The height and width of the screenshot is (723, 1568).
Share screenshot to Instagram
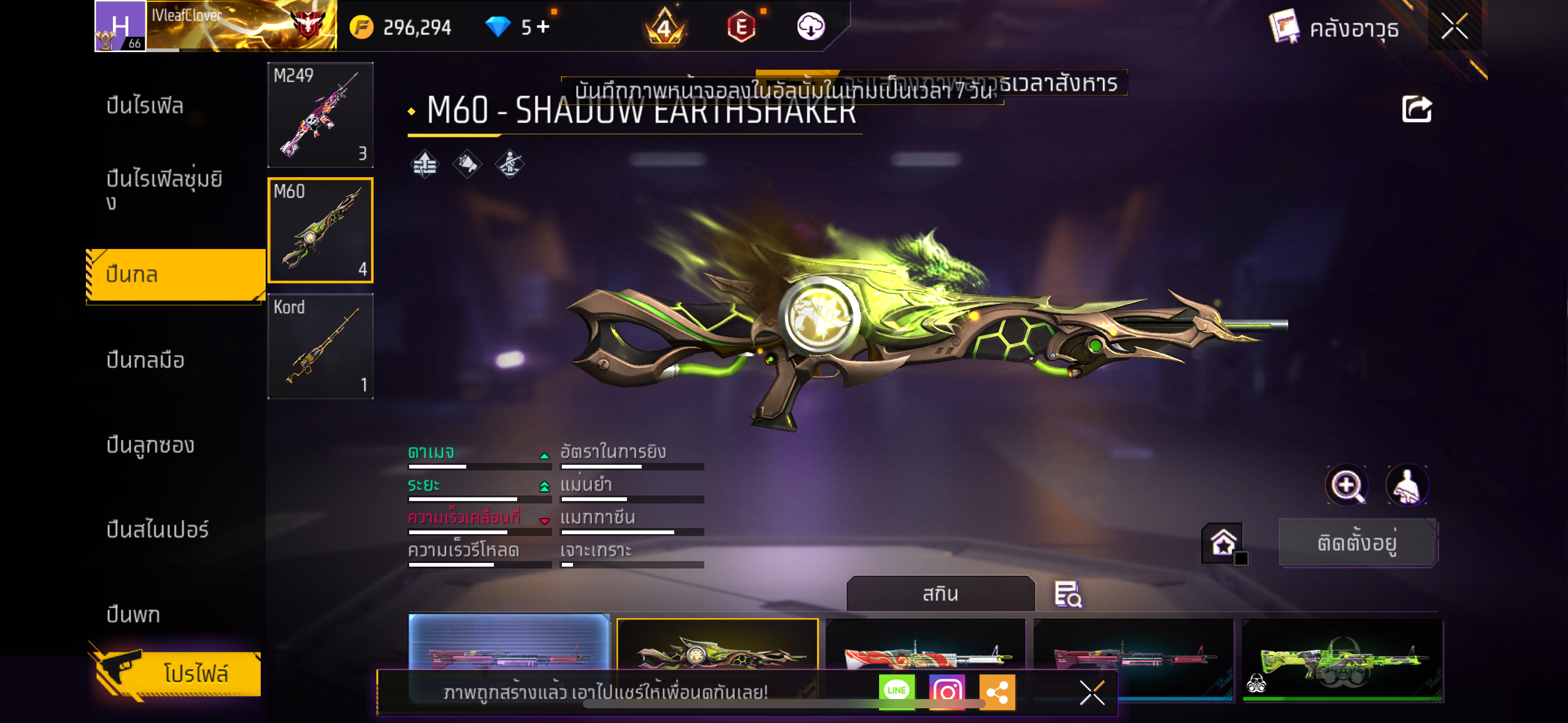click(947, 692)
